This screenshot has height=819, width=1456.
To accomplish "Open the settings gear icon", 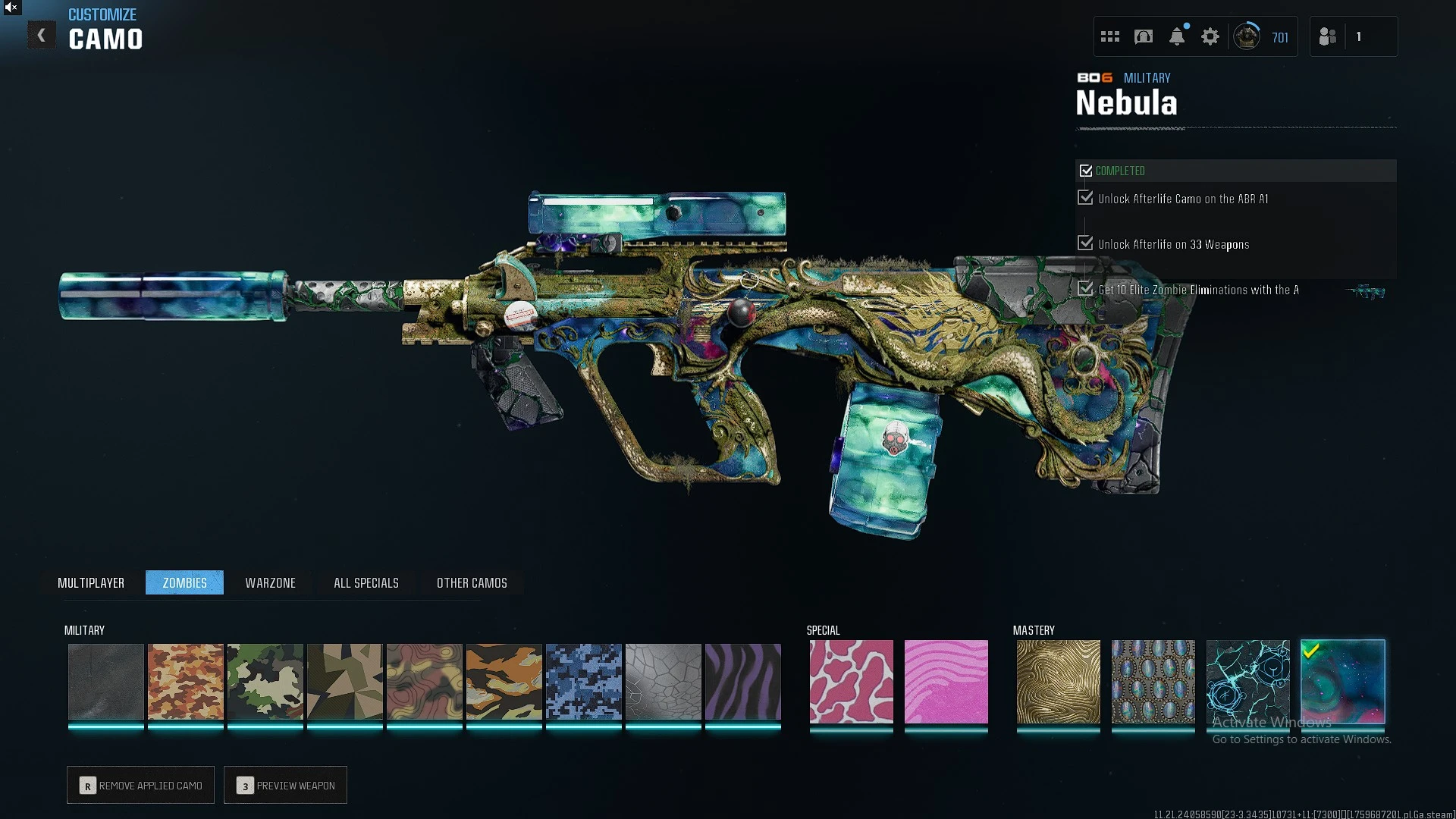I will (1210, 36).
